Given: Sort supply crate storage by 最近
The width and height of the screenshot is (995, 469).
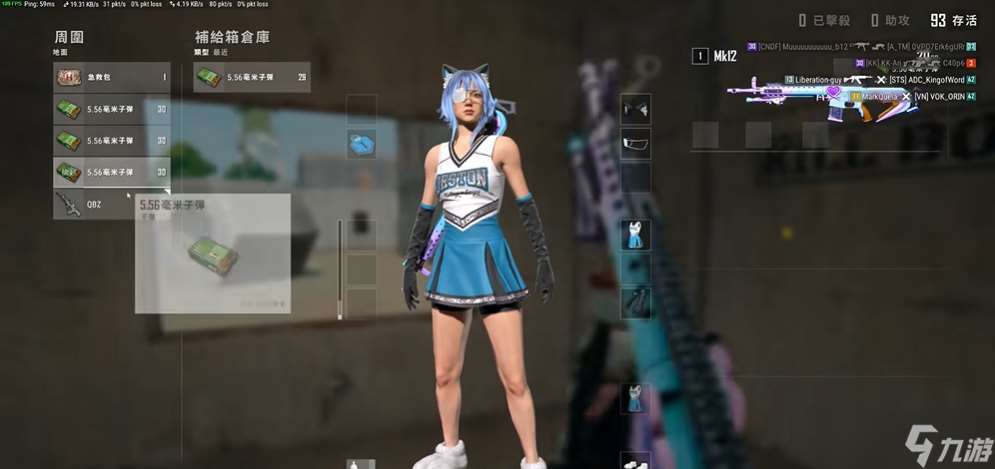Looking at the screenshot, I should pyautogui.click(x=219, y=50).
